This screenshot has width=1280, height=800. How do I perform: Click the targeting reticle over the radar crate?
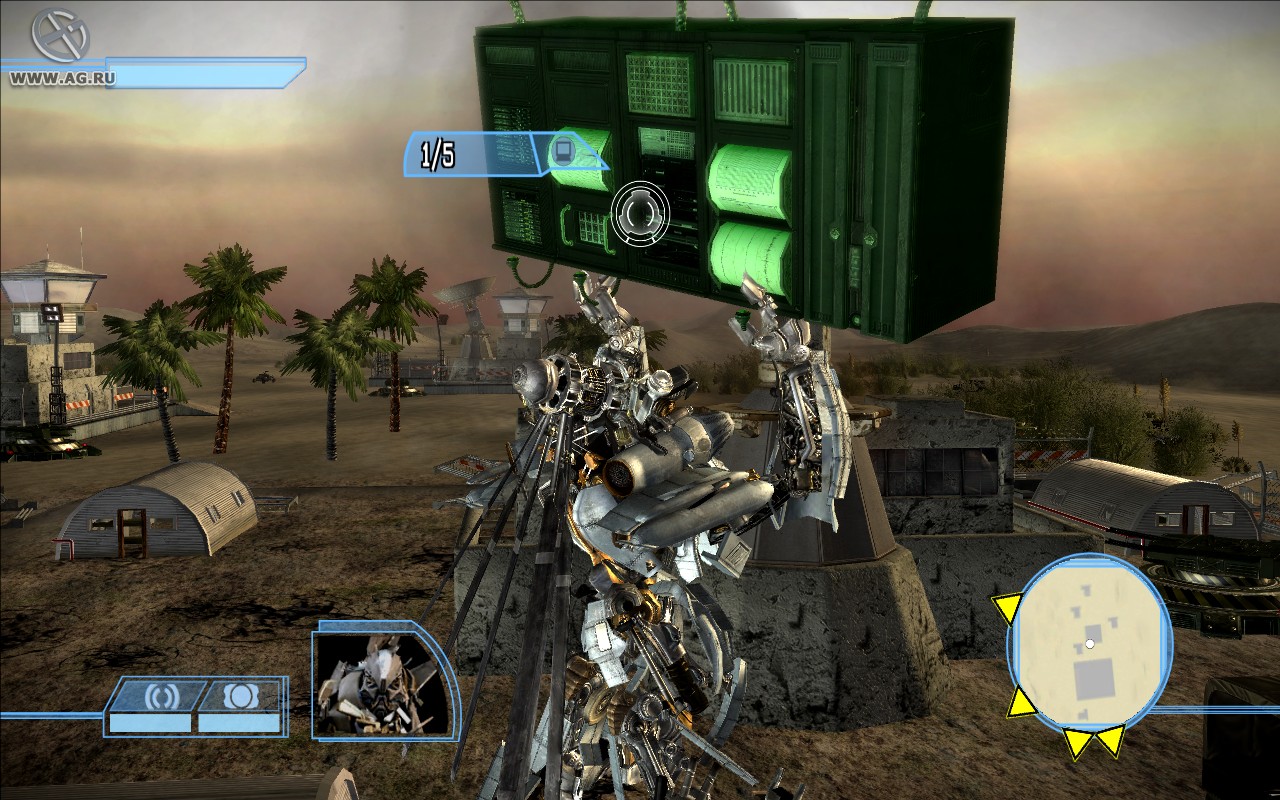click(x=640, y=214)
